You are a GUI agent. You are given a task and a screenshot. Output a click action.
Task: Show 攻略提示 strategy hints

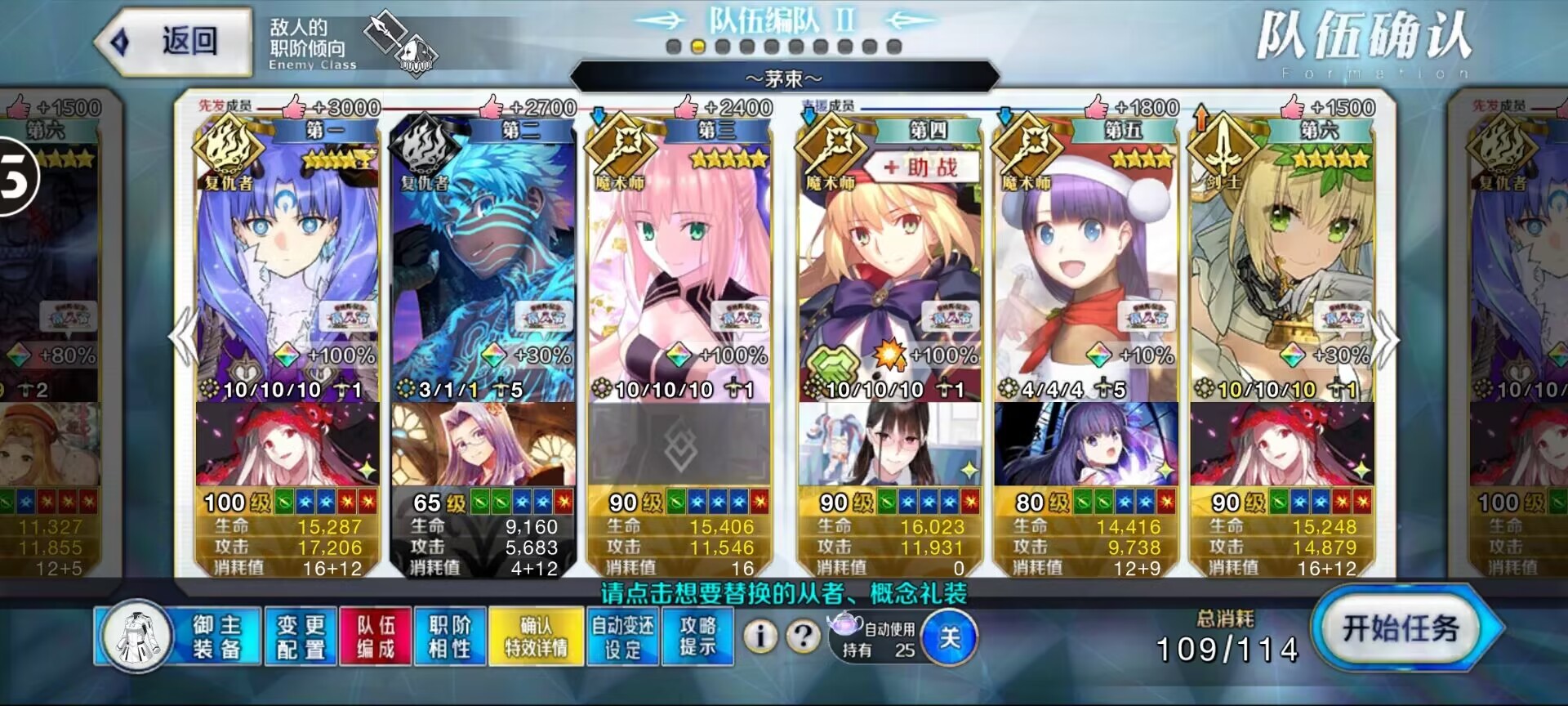coord(697,637)
